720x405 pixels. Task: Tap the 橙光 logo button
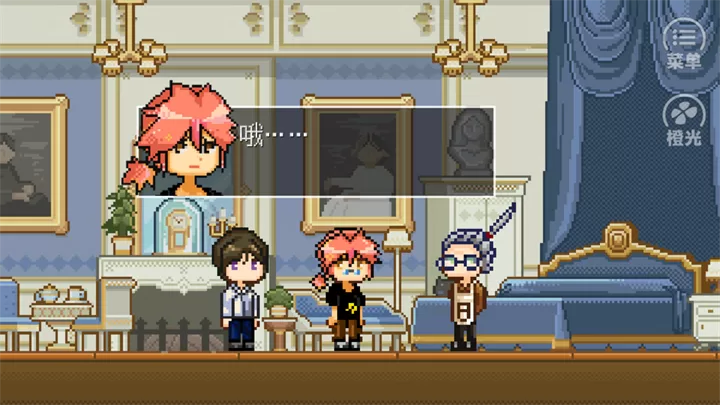pos(684,120)
